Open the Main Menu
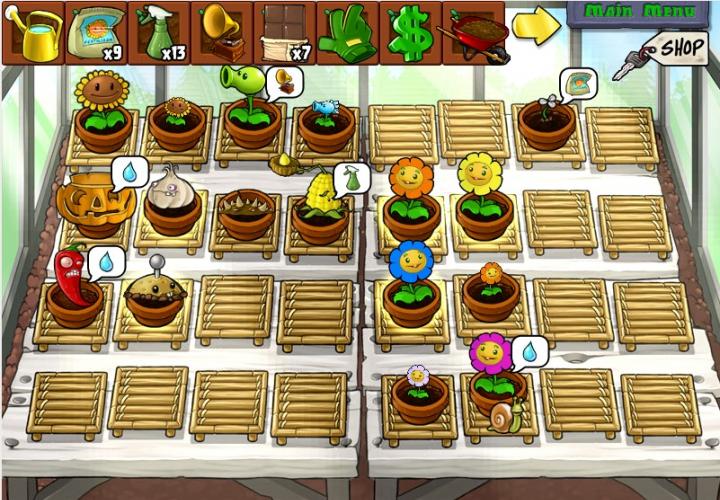This screenshot has height=500, width=720. point(642,12)
